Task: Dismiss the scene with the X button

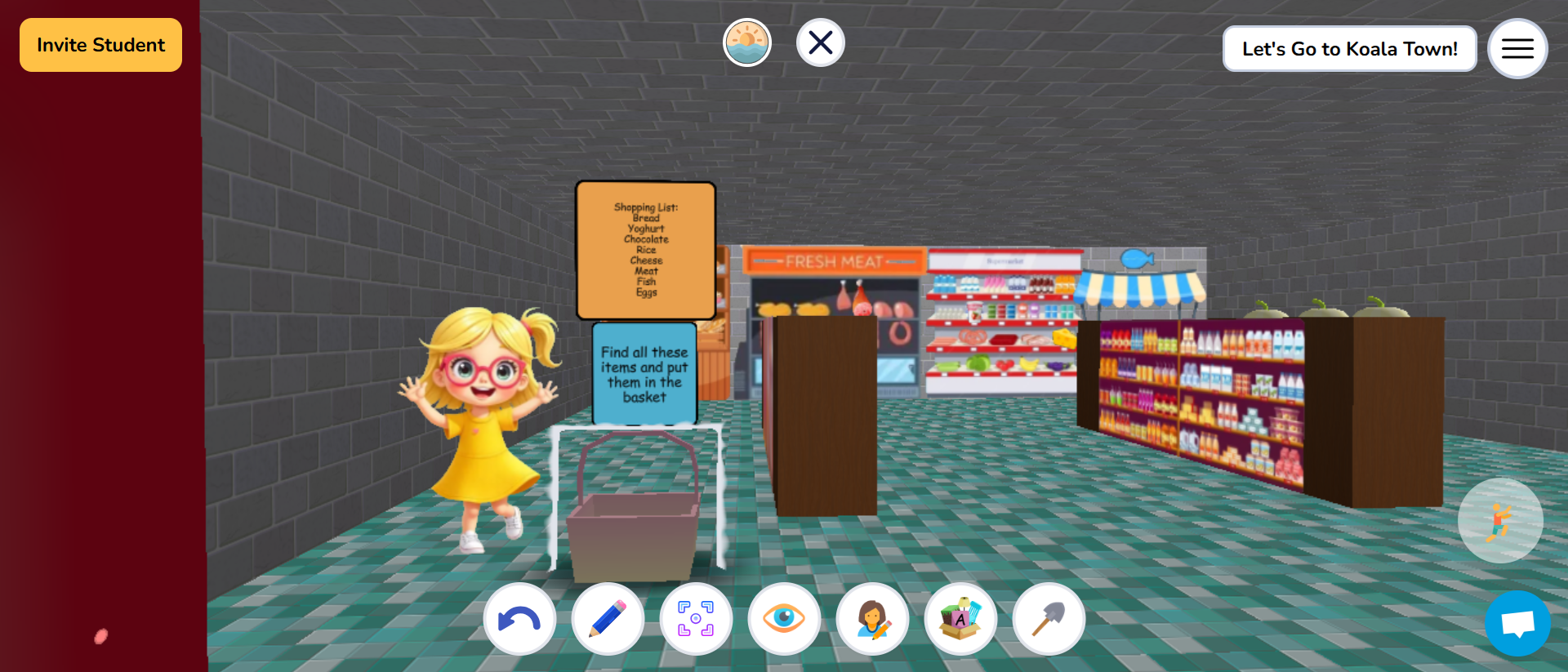Action: tap(820, 42)
